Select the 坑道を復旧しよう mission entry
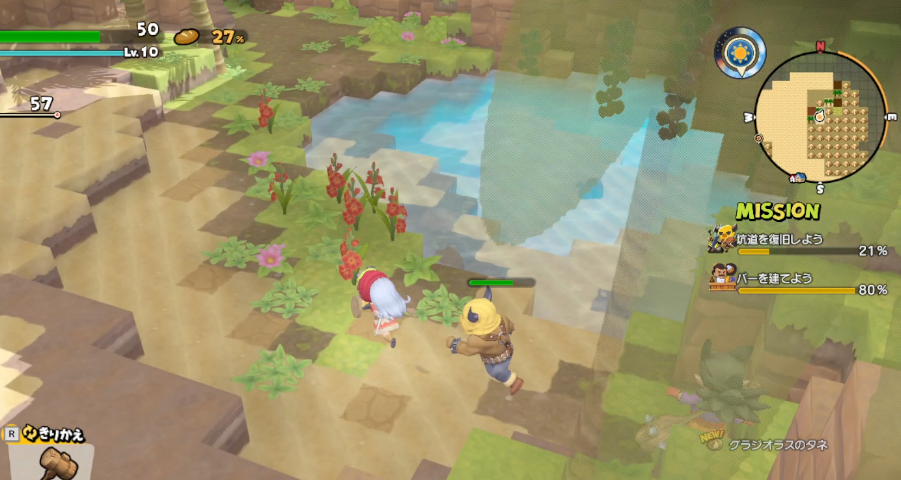The width and height of the screenshot is (901, 480). point(798,244)
